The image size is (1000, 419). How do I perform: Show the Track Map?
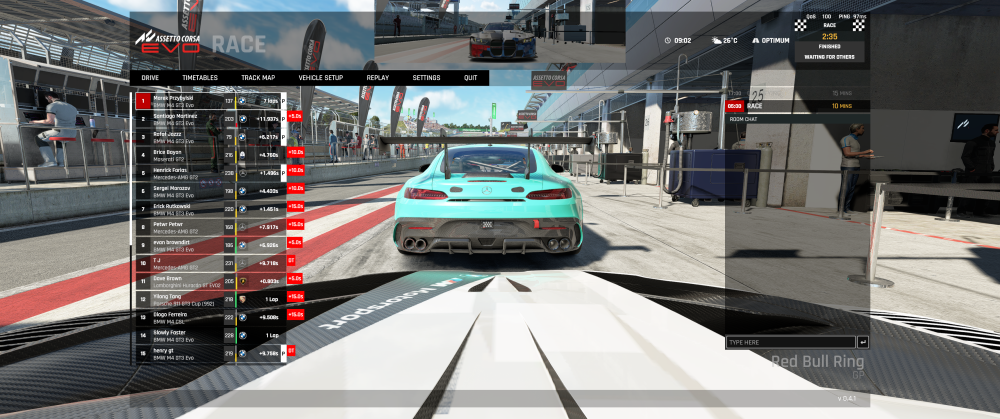(258, 77)
